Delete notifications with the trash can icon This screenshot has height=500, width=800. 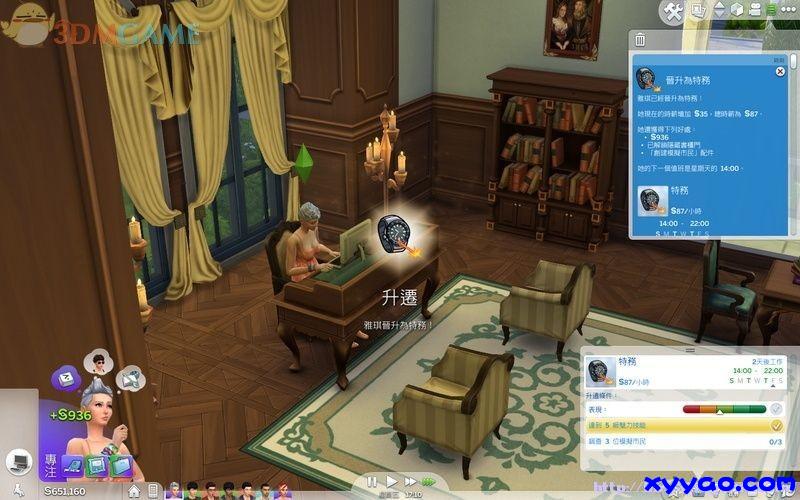coord(640,40)
